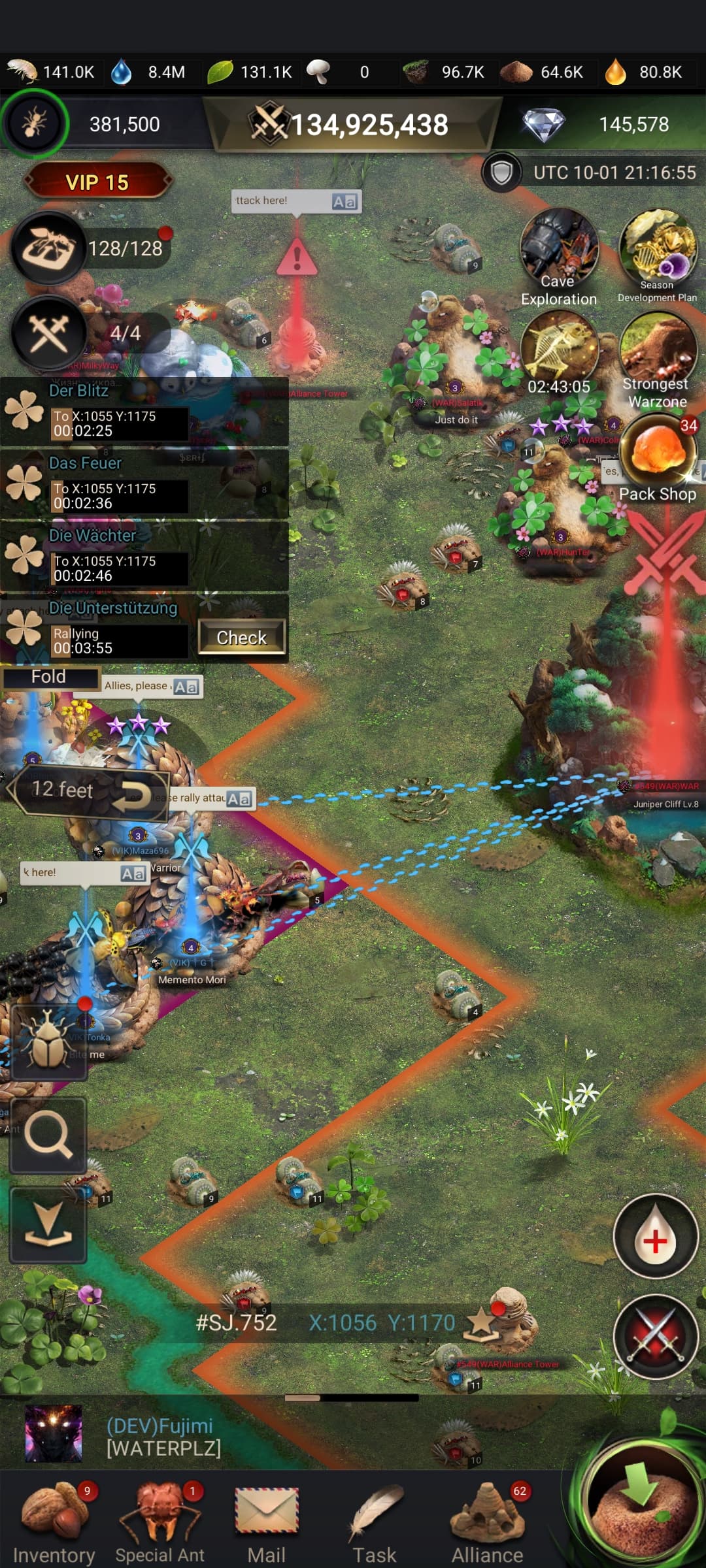The width and height of the screenshot is (706, 1568).
Task: Open the Season Development Plan
Action: [x=657, y=255]
